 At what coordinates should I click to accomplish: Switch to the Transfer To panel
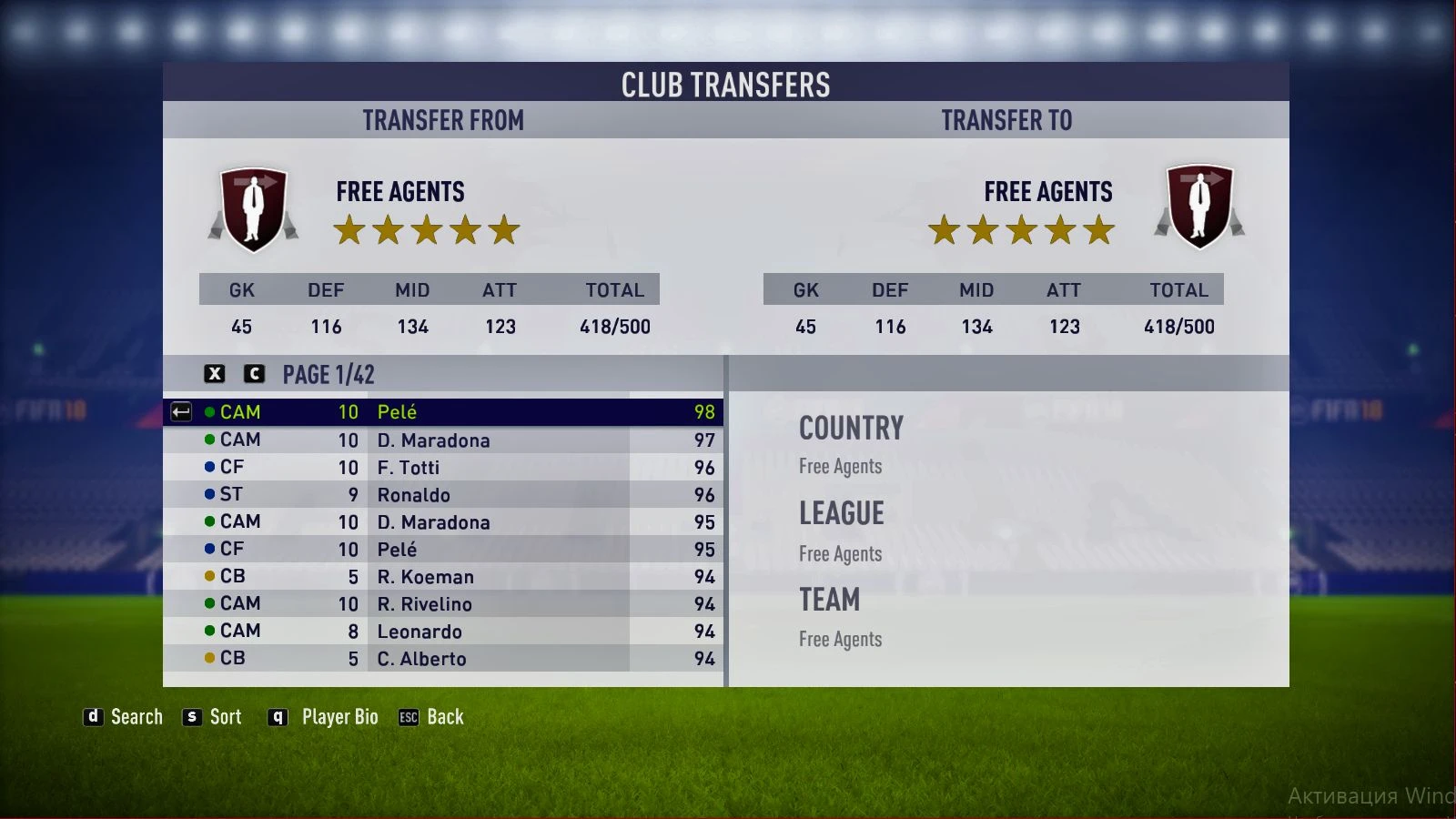click(x=1007, y=119)
